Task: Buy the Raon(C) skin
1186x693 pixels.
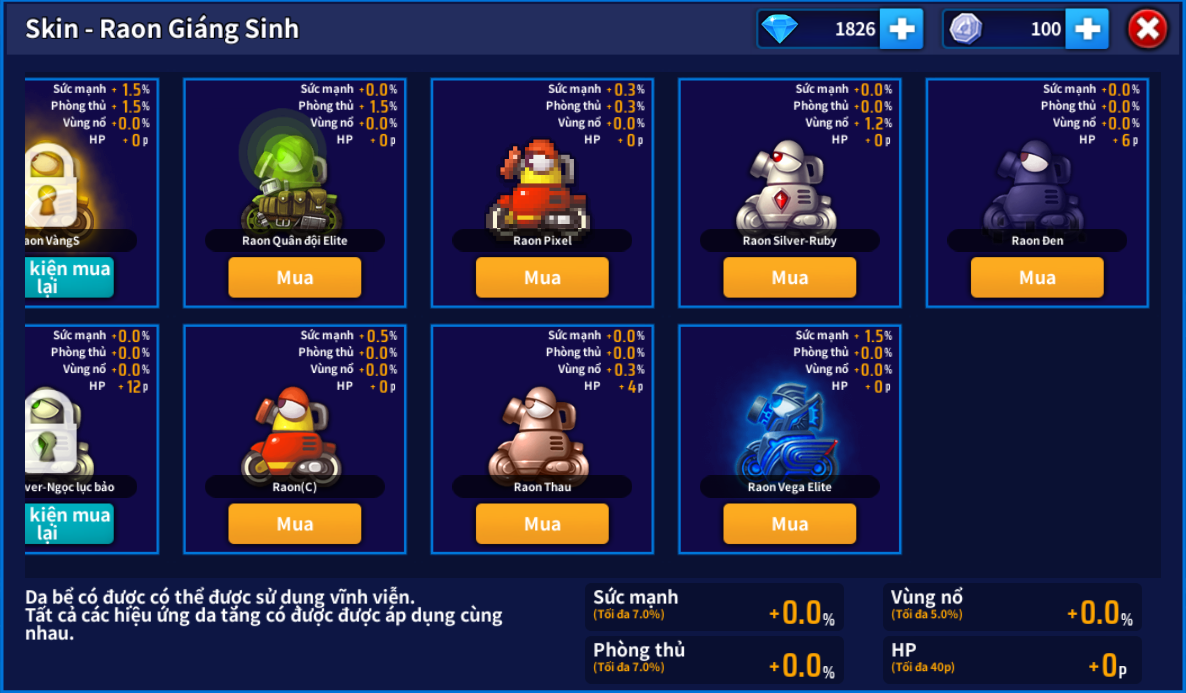Action: click(294, 524)
